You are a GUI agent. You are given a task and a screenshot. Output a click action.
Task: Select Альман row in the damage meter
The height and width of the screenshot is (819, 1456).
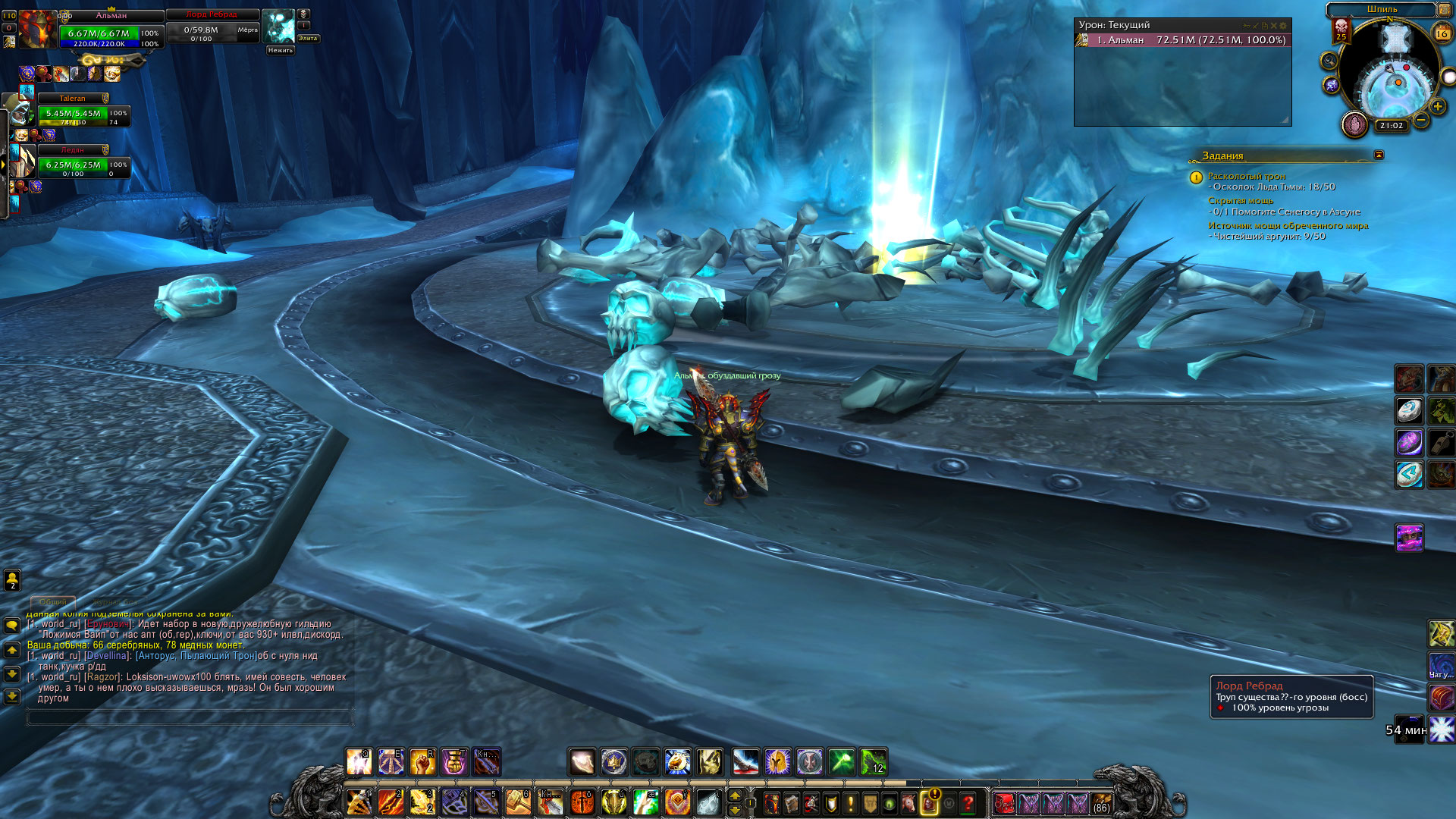pyautogui.click(x=1183, y=40)
